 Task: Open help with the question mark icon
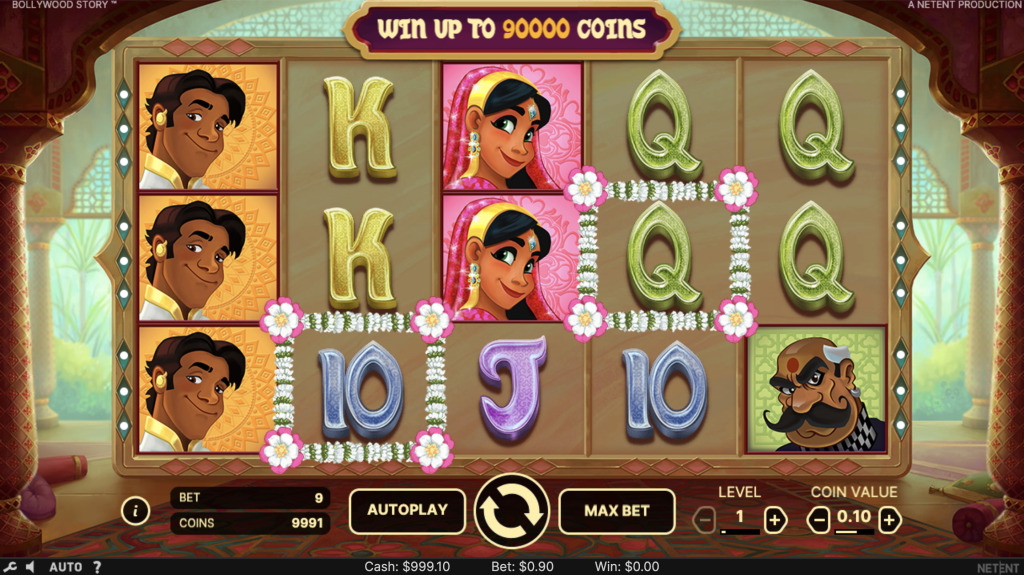tap(97, 567)
